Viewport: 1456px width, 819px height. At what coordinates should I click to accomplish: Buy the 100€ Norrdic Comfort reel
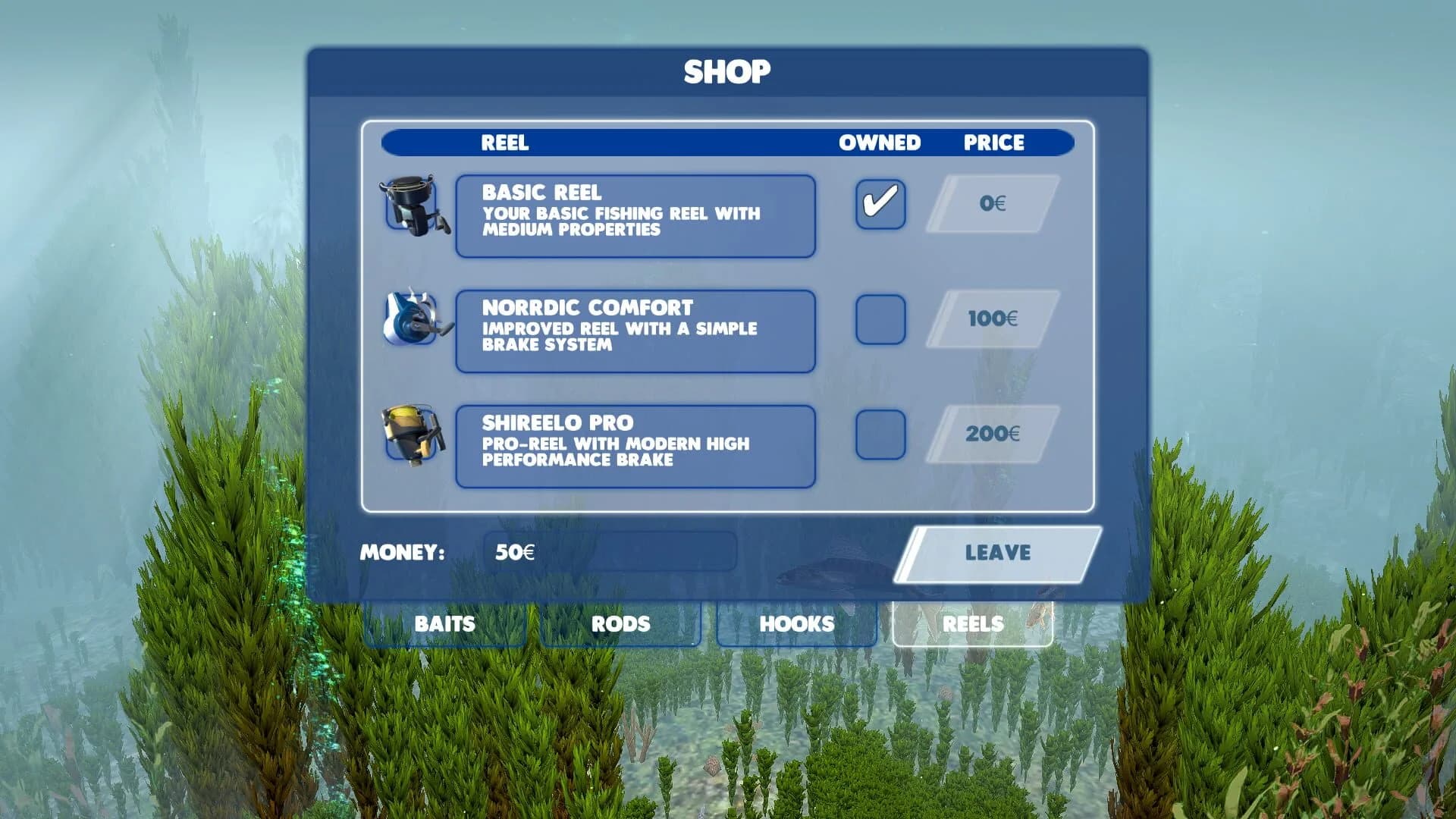[x=993, y=318]
